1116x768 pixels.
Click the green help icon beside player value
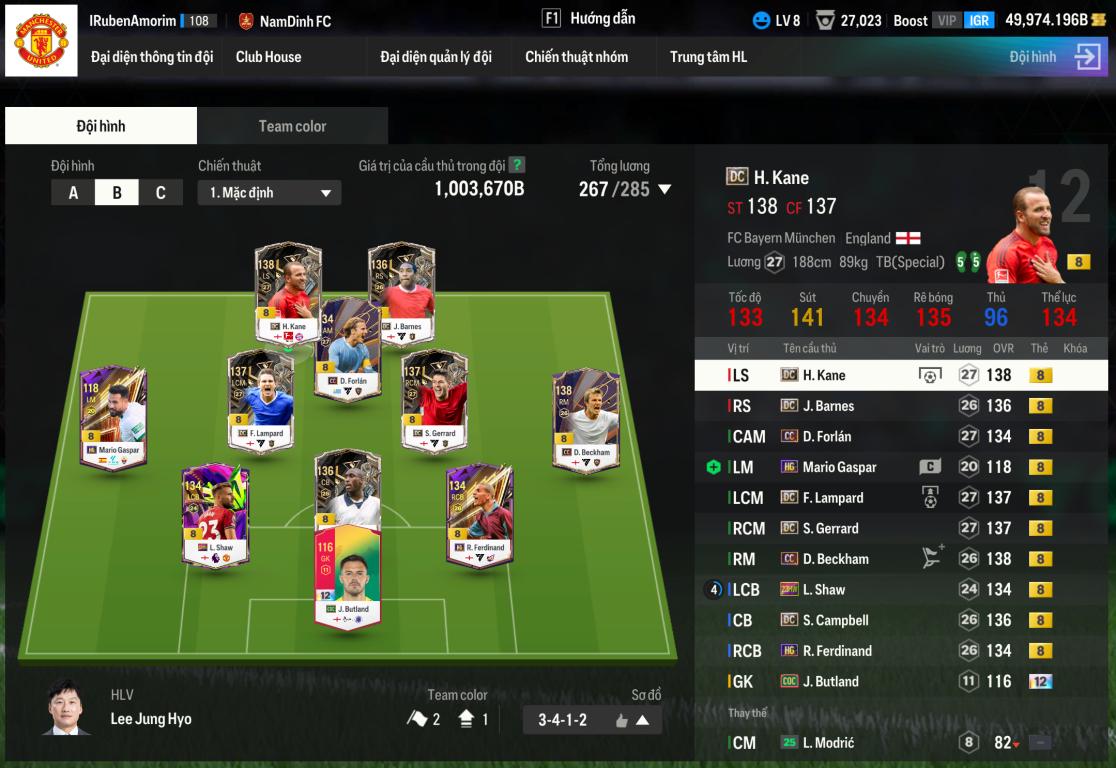pyautogui.click(x=517, y=166)
